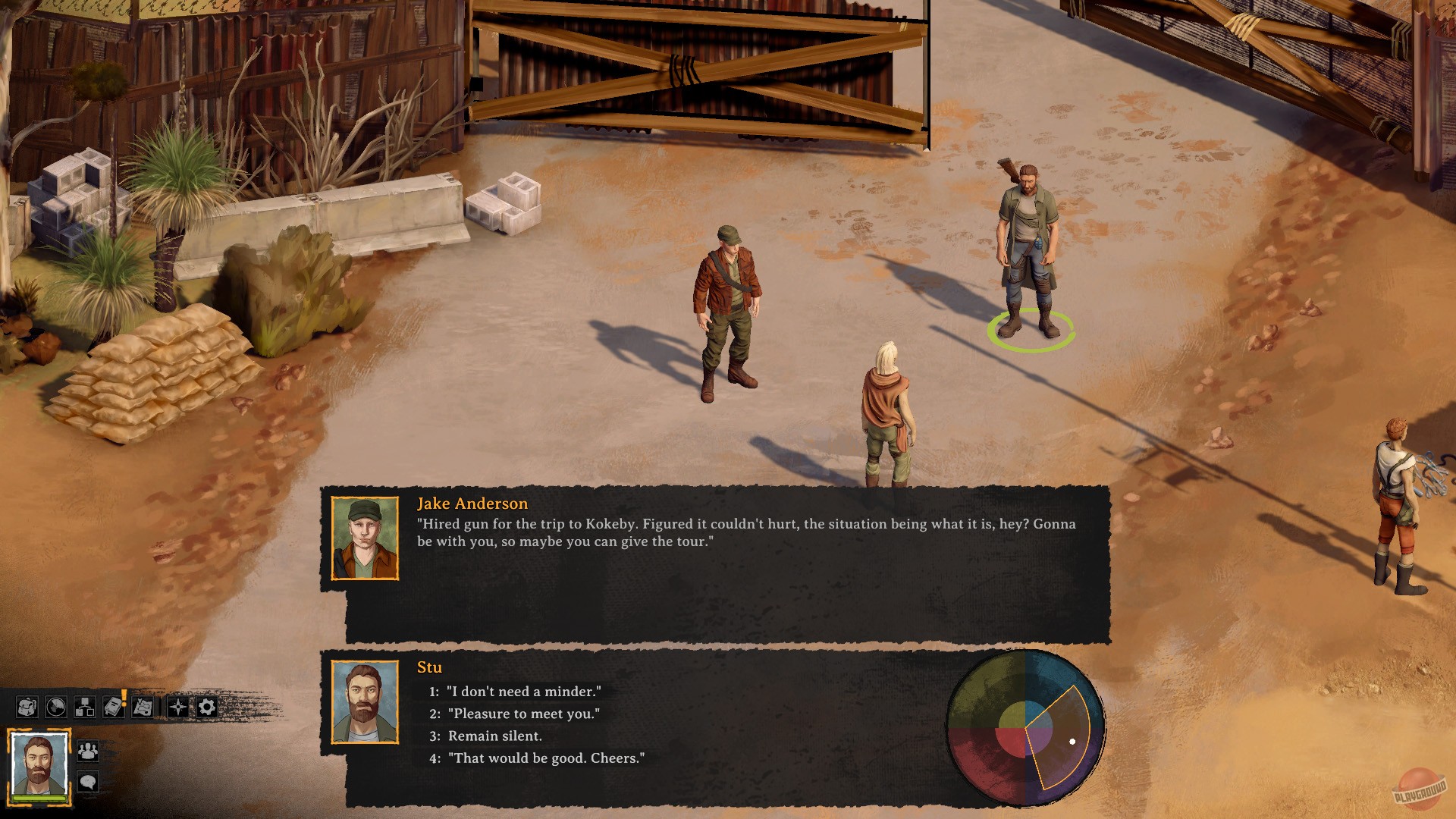Open the quest map icon

click(x=143, y=707)
